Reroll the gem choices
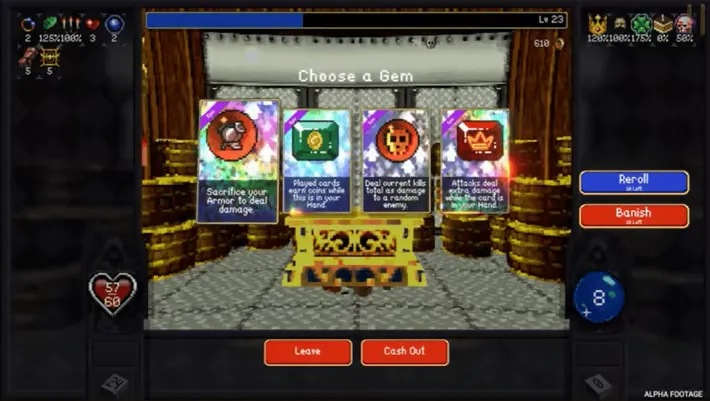 [x=634, y=182]
